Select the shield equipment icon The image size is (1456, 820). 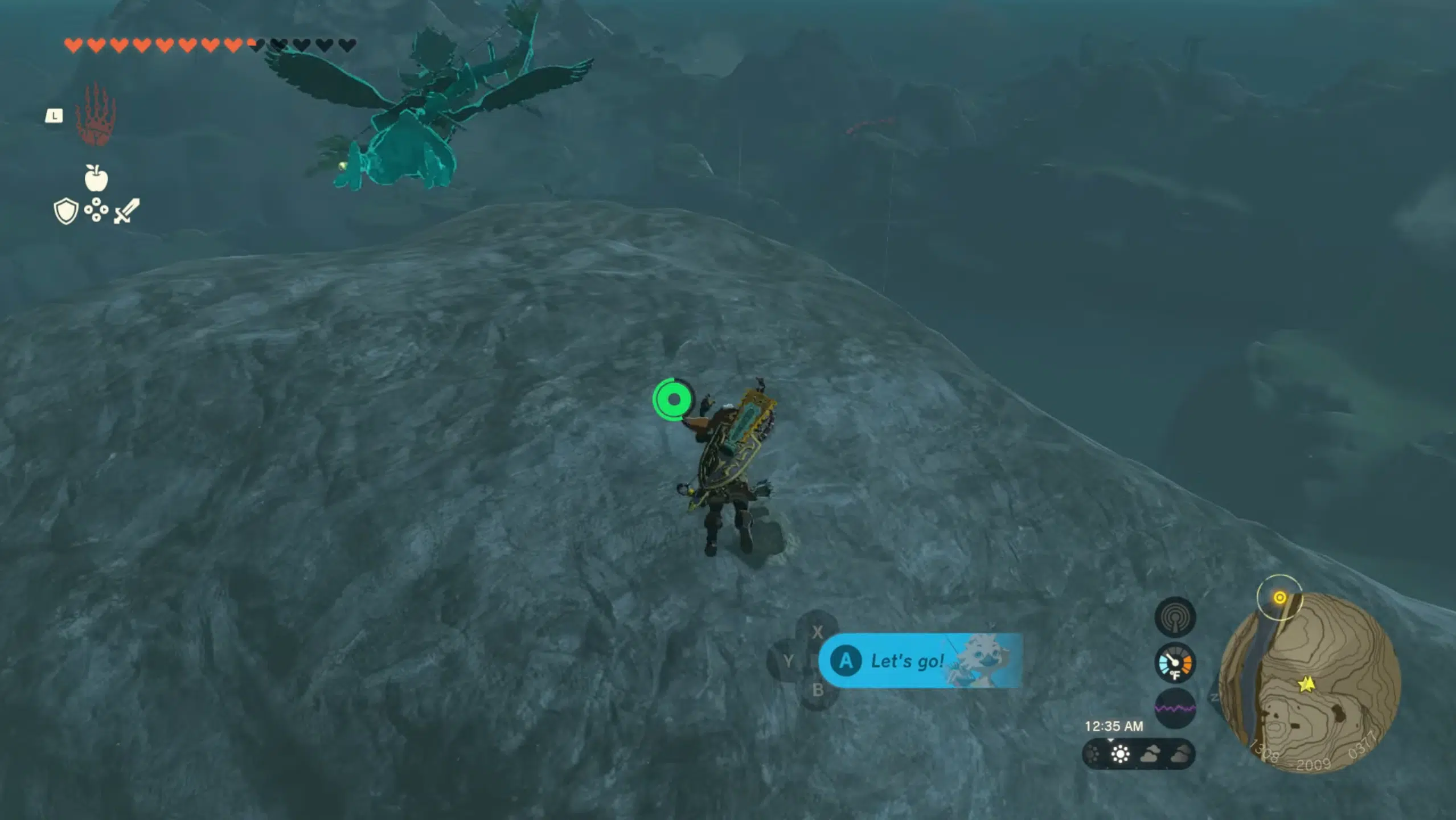pos(65,211)
